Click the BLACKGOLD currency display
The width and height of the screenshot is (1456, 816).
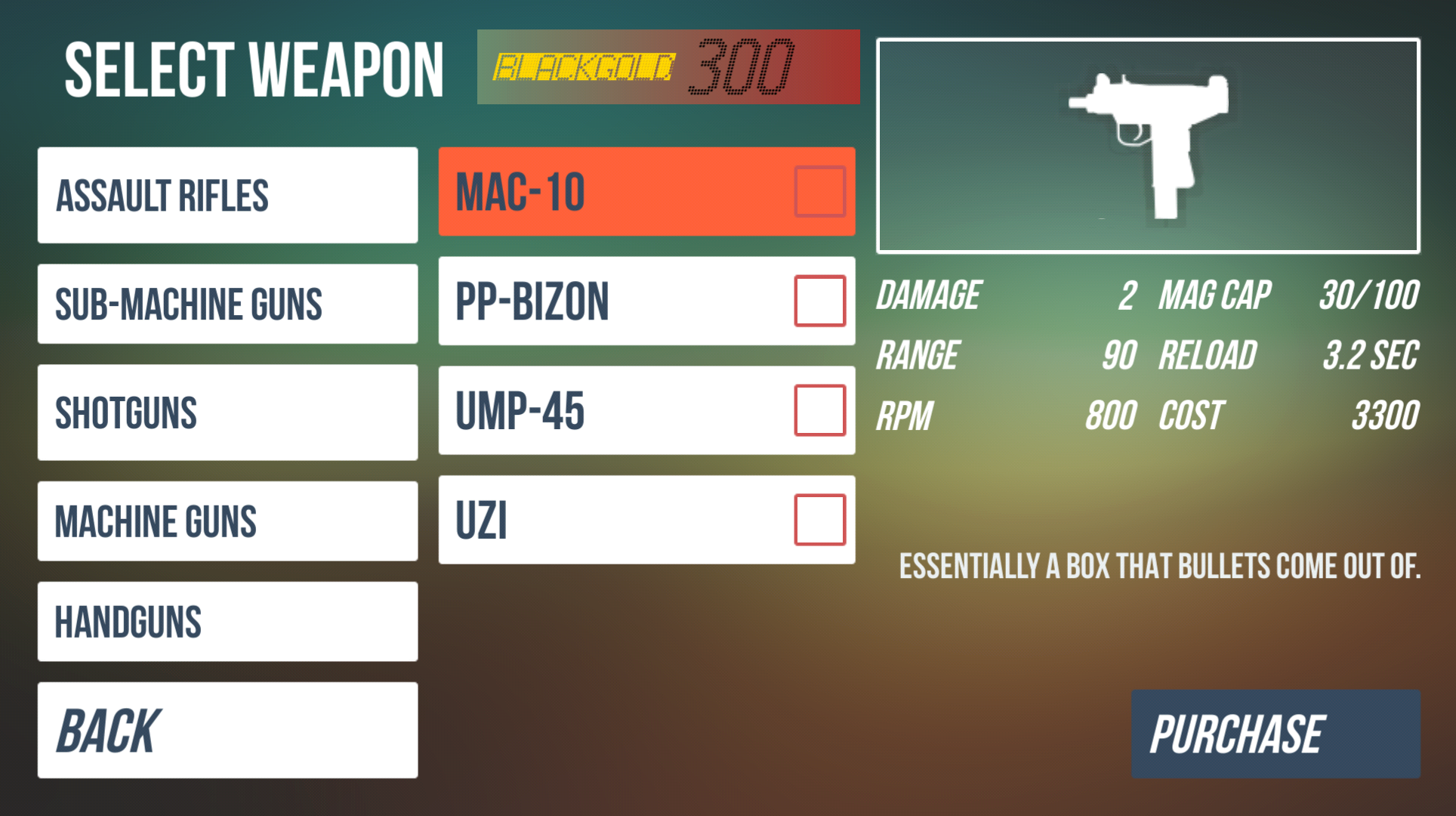668,66
